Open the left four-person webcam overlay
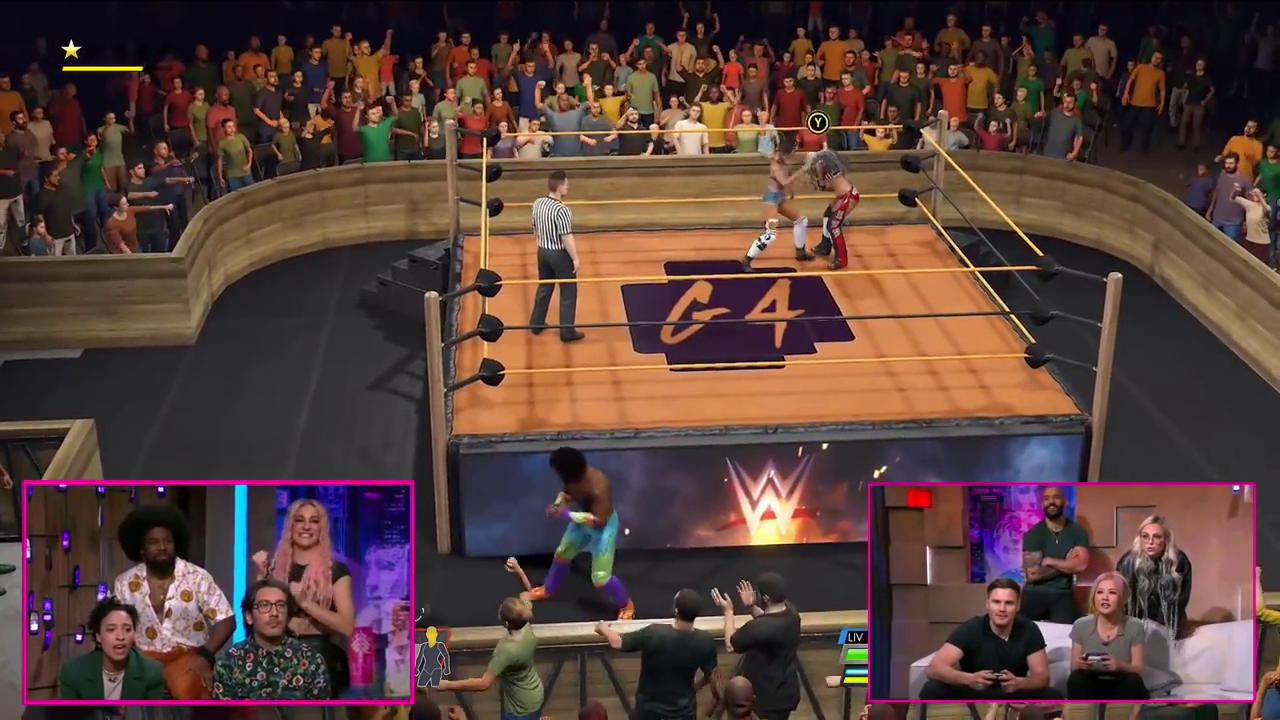Screen dimensions: 1280x720 tap(218, 592)
